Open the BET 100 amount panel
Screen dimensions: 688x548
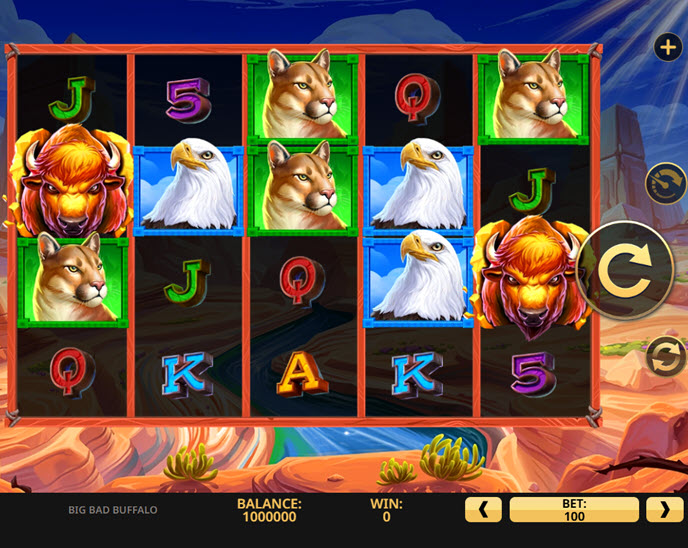[574, 510]
